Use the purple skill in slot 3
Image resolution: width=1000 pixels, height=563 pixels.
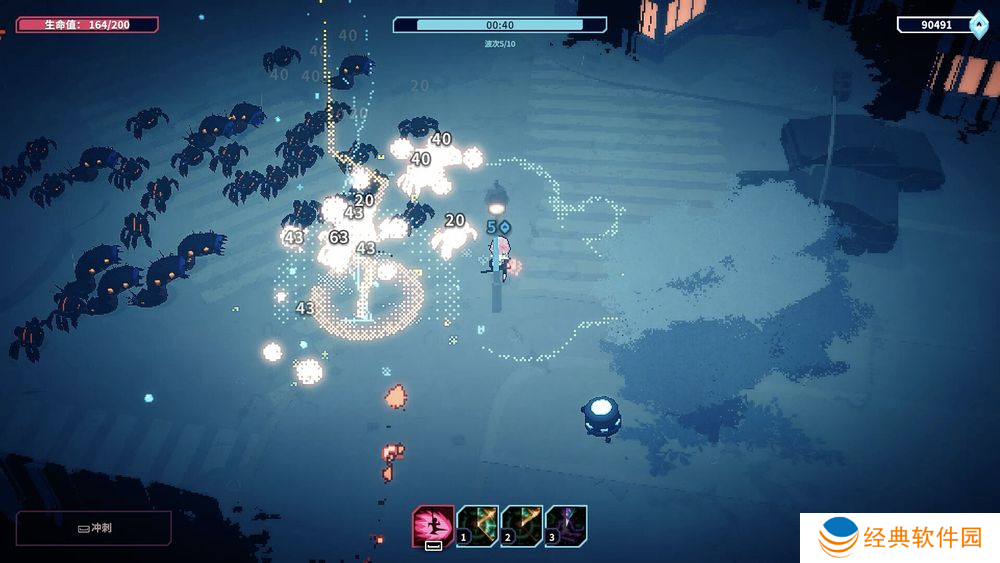click(x=566, y=525)
